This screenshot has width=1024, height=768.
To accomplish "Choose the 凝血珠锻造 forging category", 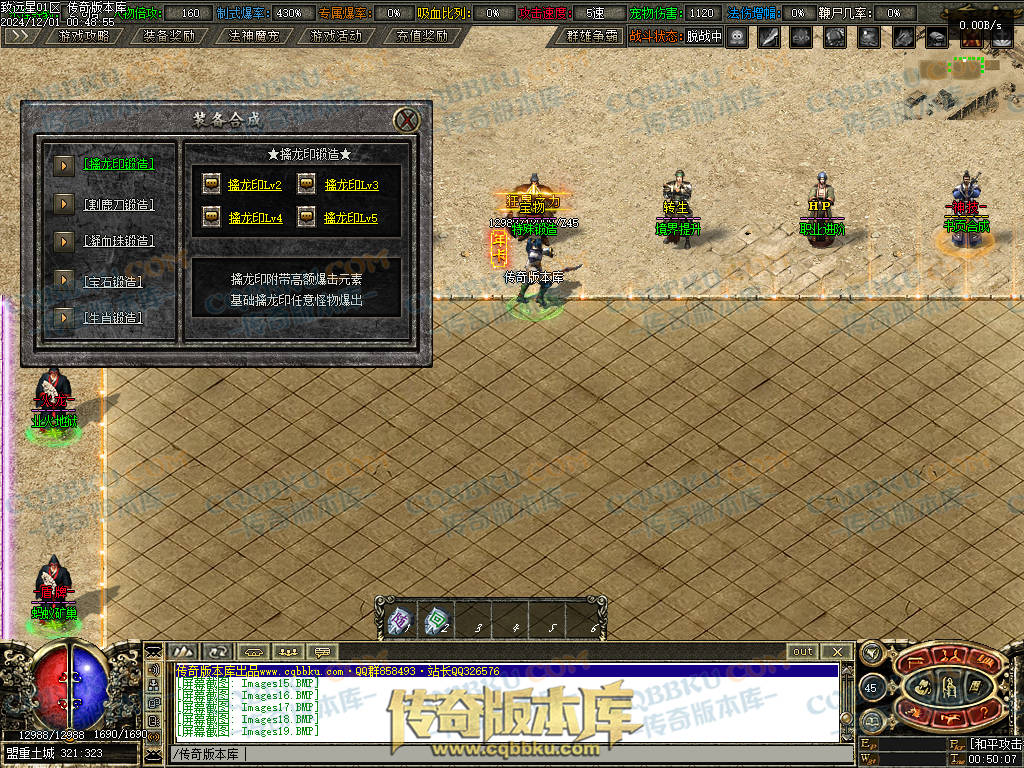I will click(118, 241).
